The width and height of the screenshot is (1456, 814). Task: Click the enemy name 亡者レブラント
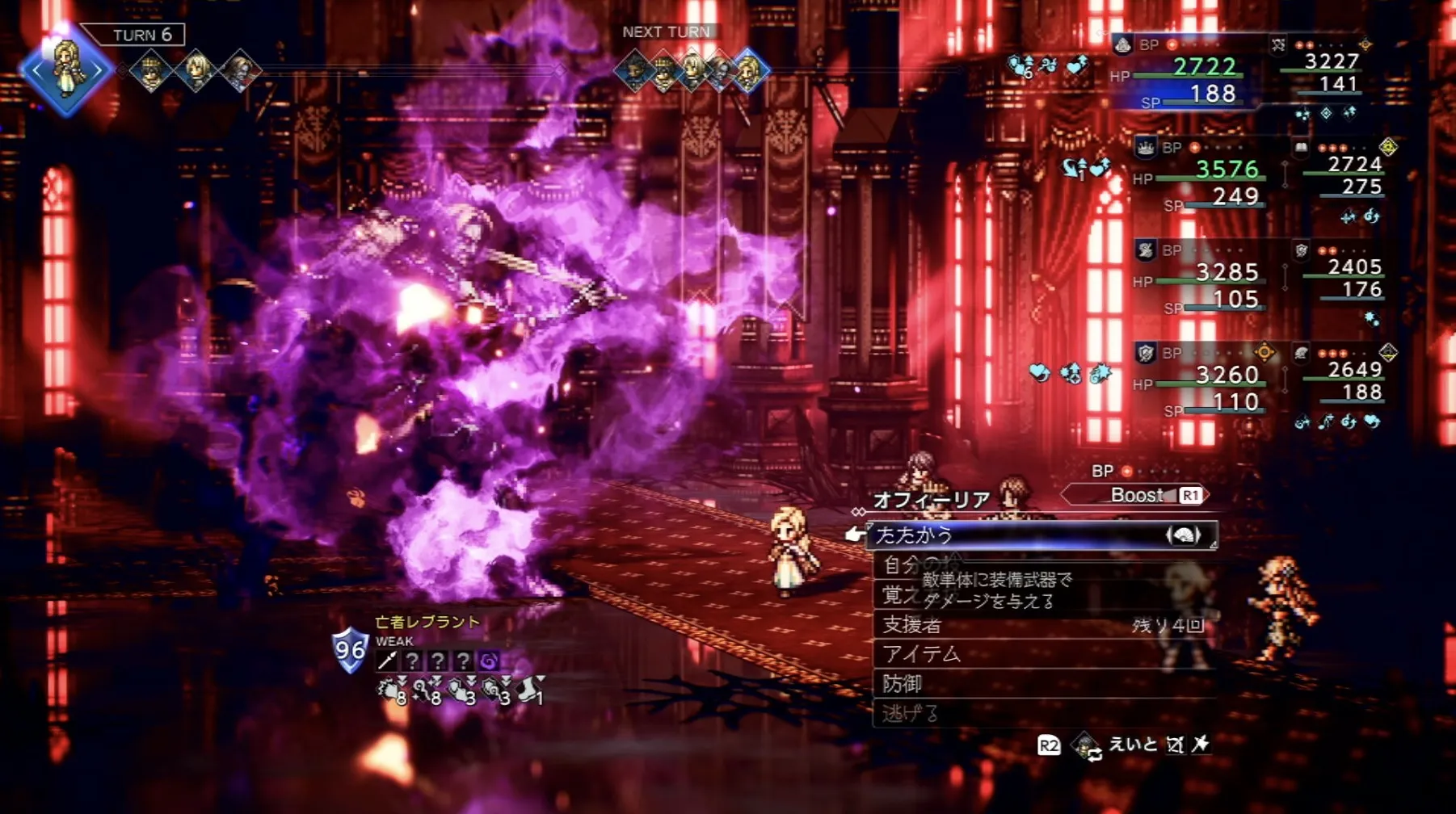pos(427,622)
